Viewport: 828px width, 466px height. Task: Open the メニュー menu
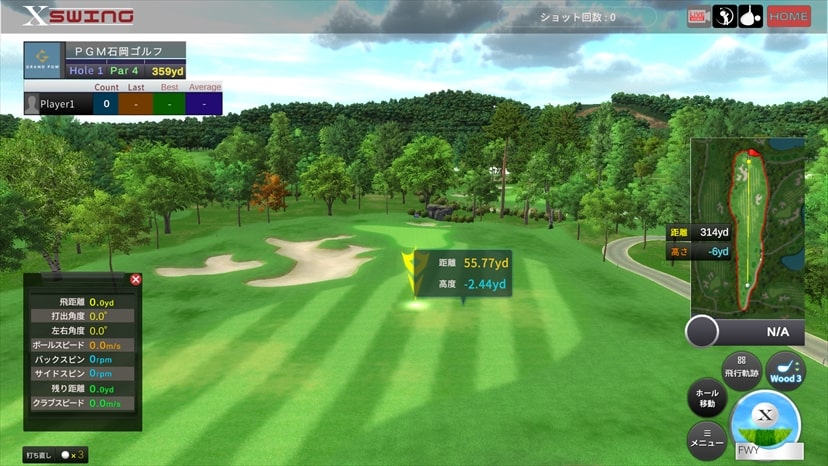coord(707,440)
